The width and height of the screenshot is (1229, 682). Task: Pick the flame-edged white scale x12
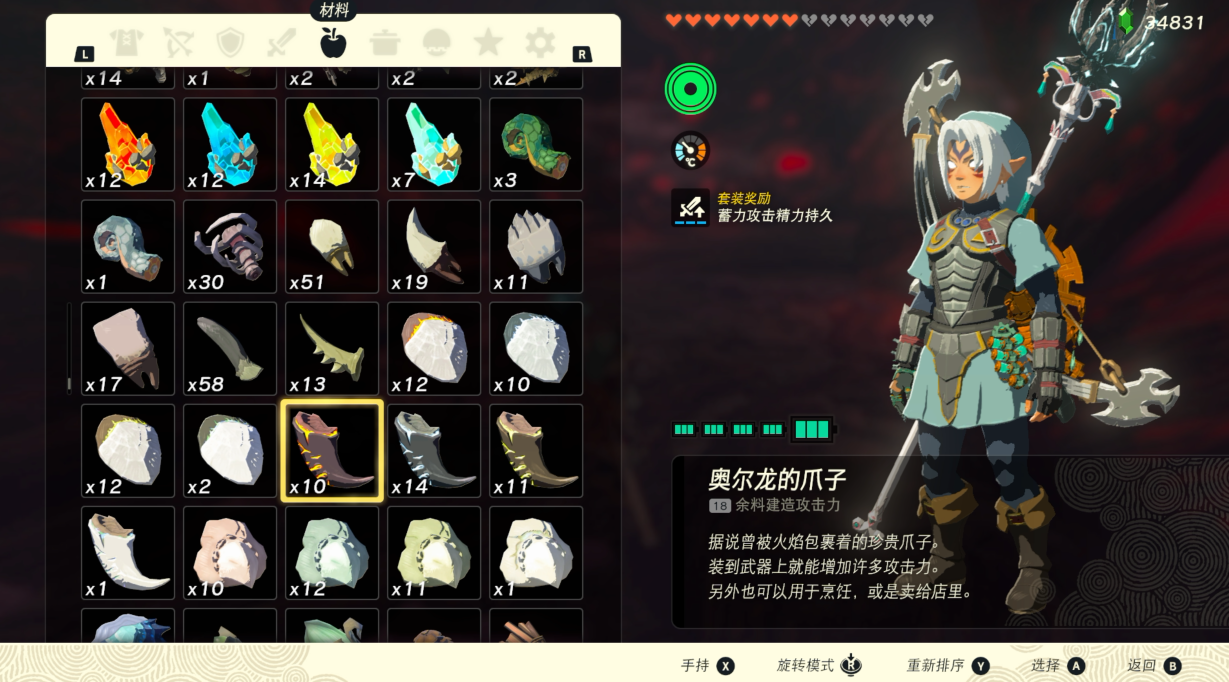pyautogui.click(x=434, y=348)
